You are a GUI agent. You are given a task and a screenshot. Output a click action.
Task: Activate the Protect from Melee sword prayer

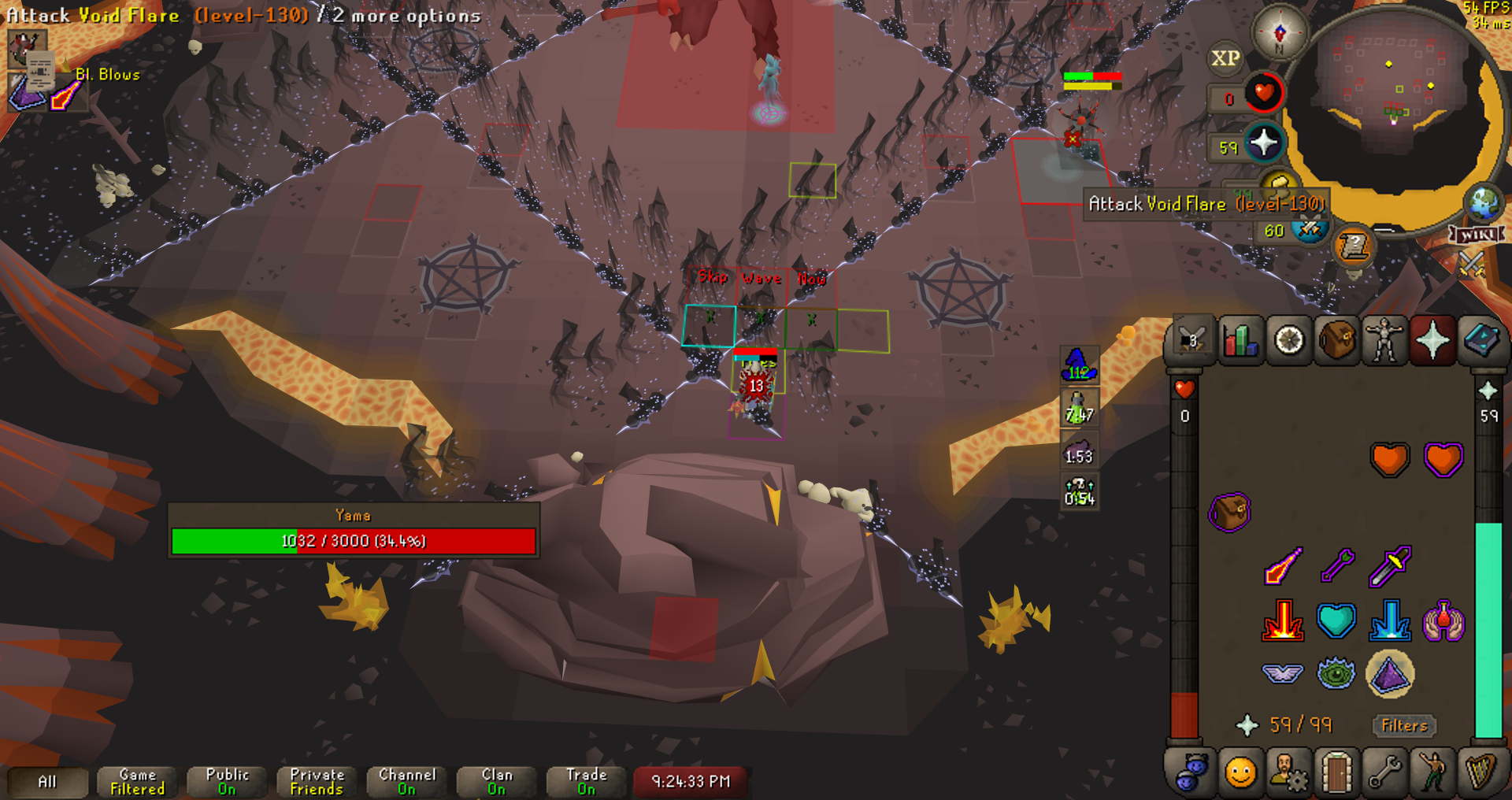[x=1390, y=566]
